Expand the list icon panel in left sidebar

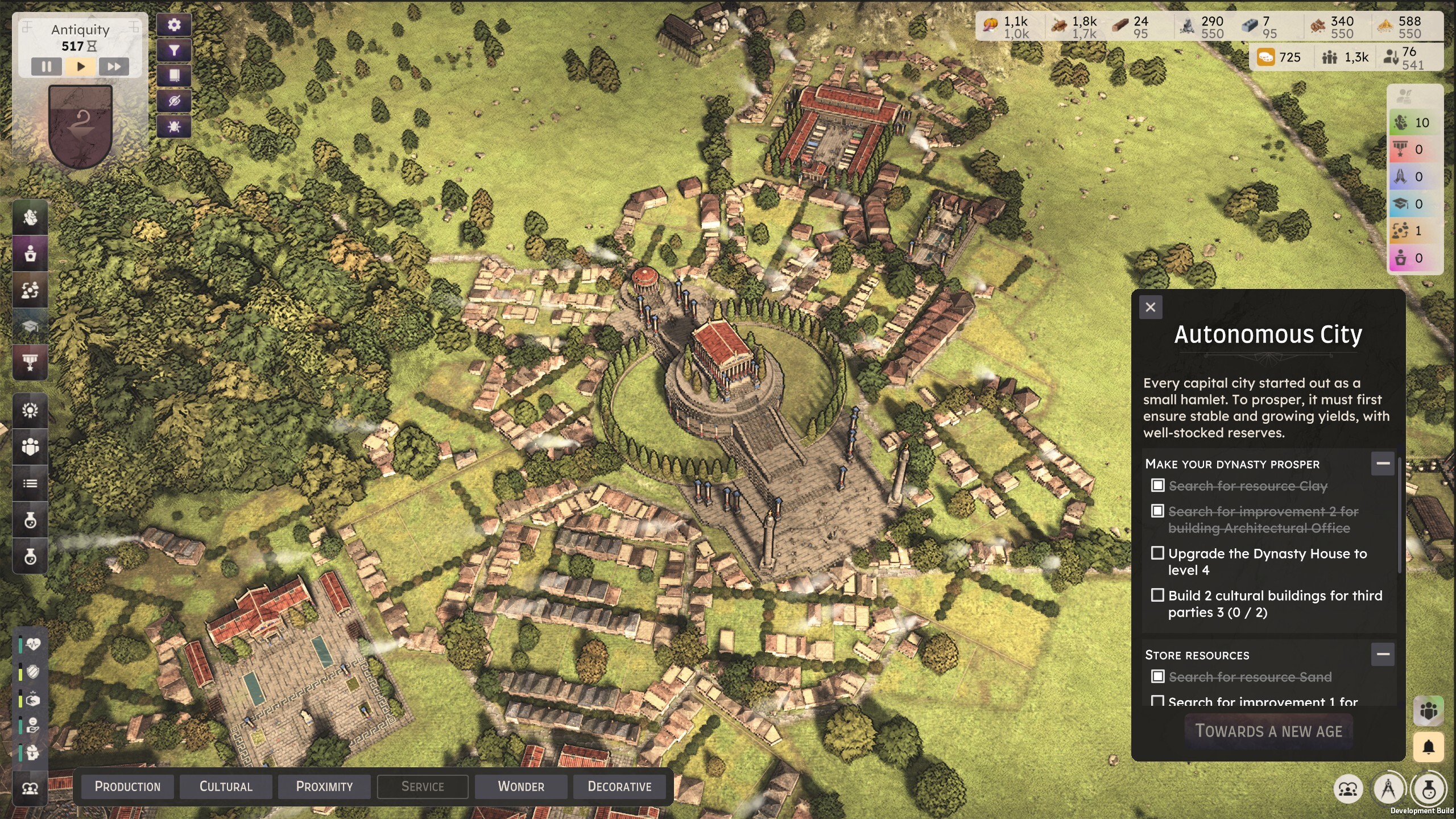30,483
